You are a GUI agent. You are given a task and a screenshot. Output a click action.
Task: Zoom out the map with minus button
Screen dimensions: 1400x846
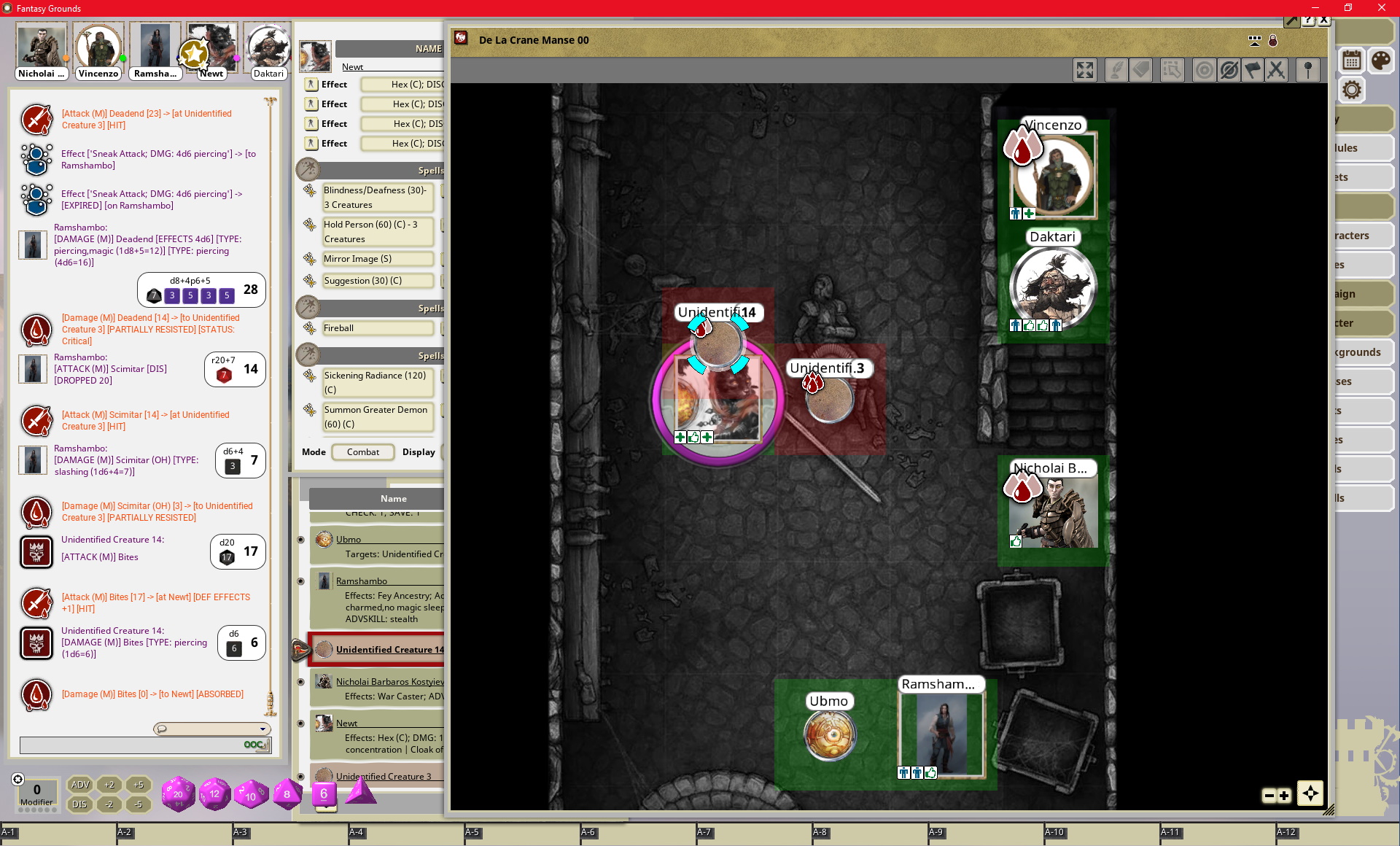pyautogui.click(x=1269, y=796)
